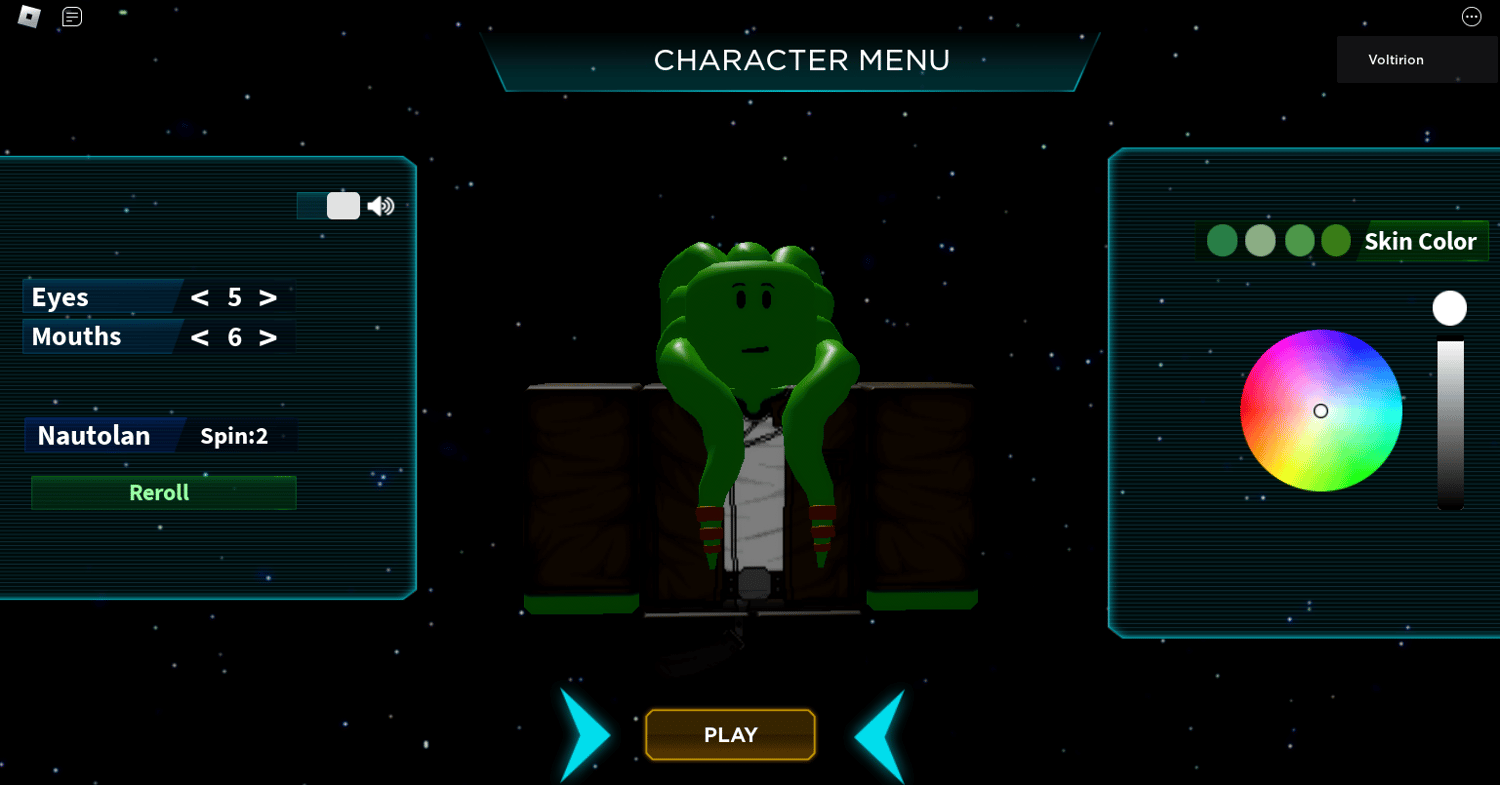Click the Skin Color label button

1420,241
